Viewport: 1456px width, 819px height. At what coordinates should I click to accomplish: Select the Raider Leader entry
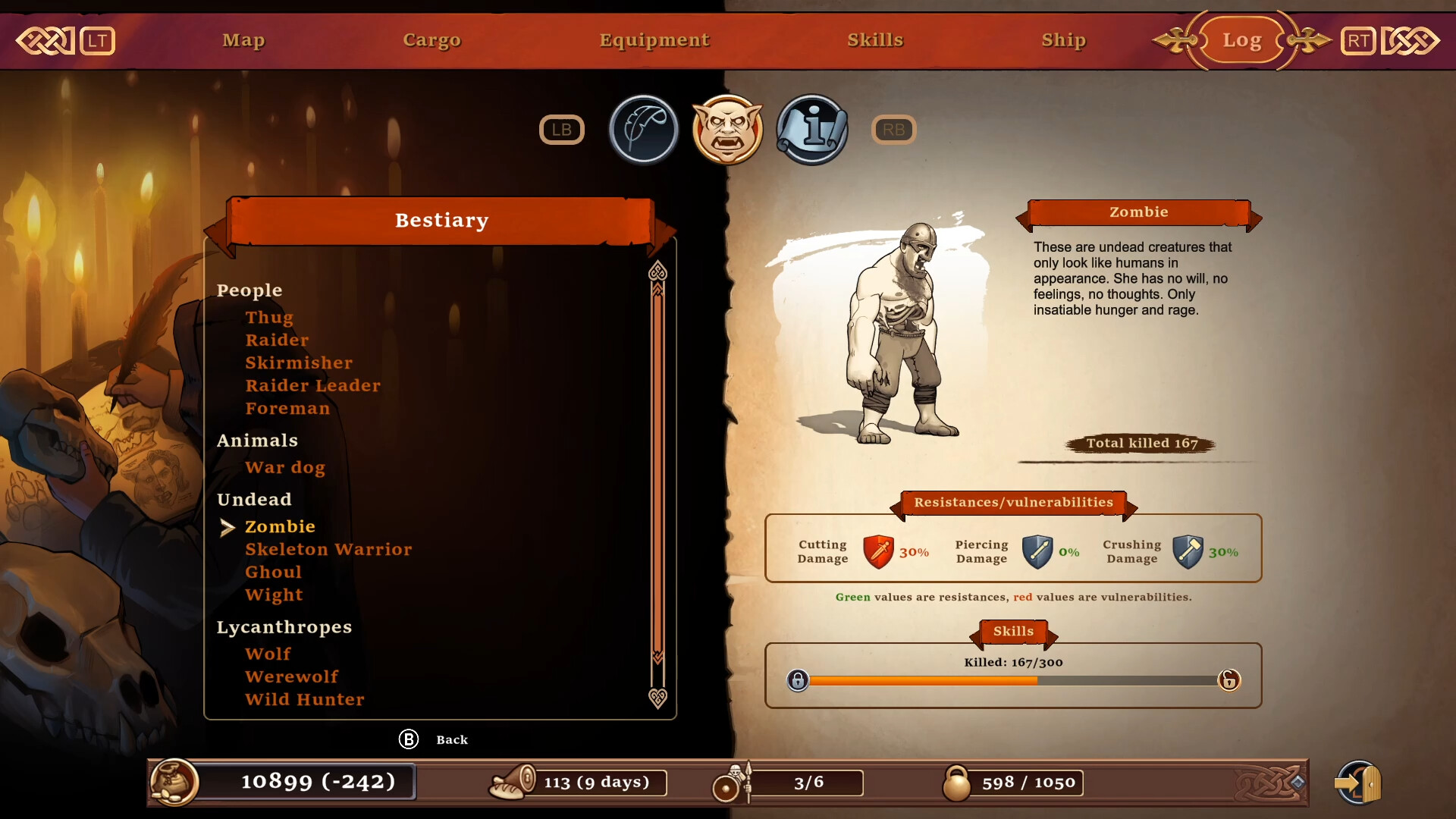(x=312, y=386)
